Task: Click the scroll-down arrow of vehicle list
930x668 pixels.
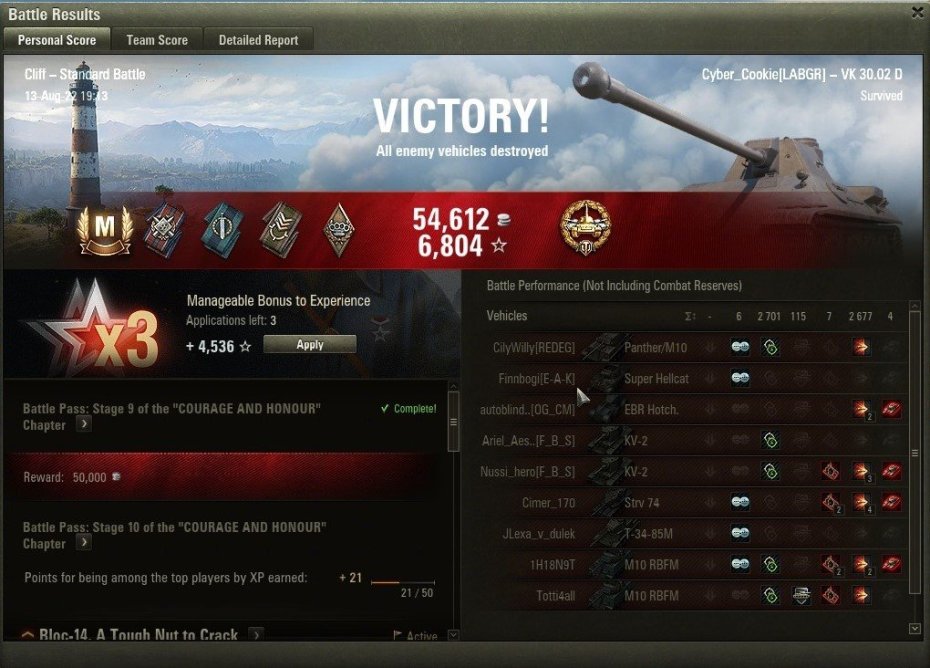Action: tap(914, 629)
